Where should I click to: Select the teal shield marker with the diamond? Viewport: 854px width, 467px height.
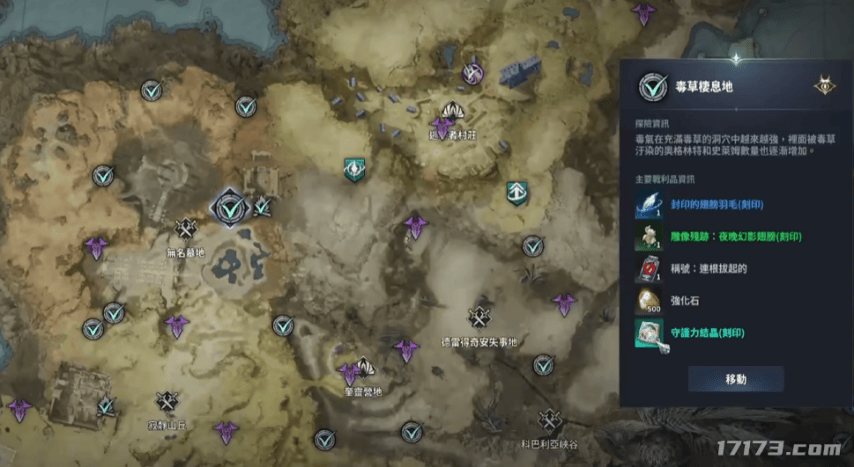coord(353,168)
